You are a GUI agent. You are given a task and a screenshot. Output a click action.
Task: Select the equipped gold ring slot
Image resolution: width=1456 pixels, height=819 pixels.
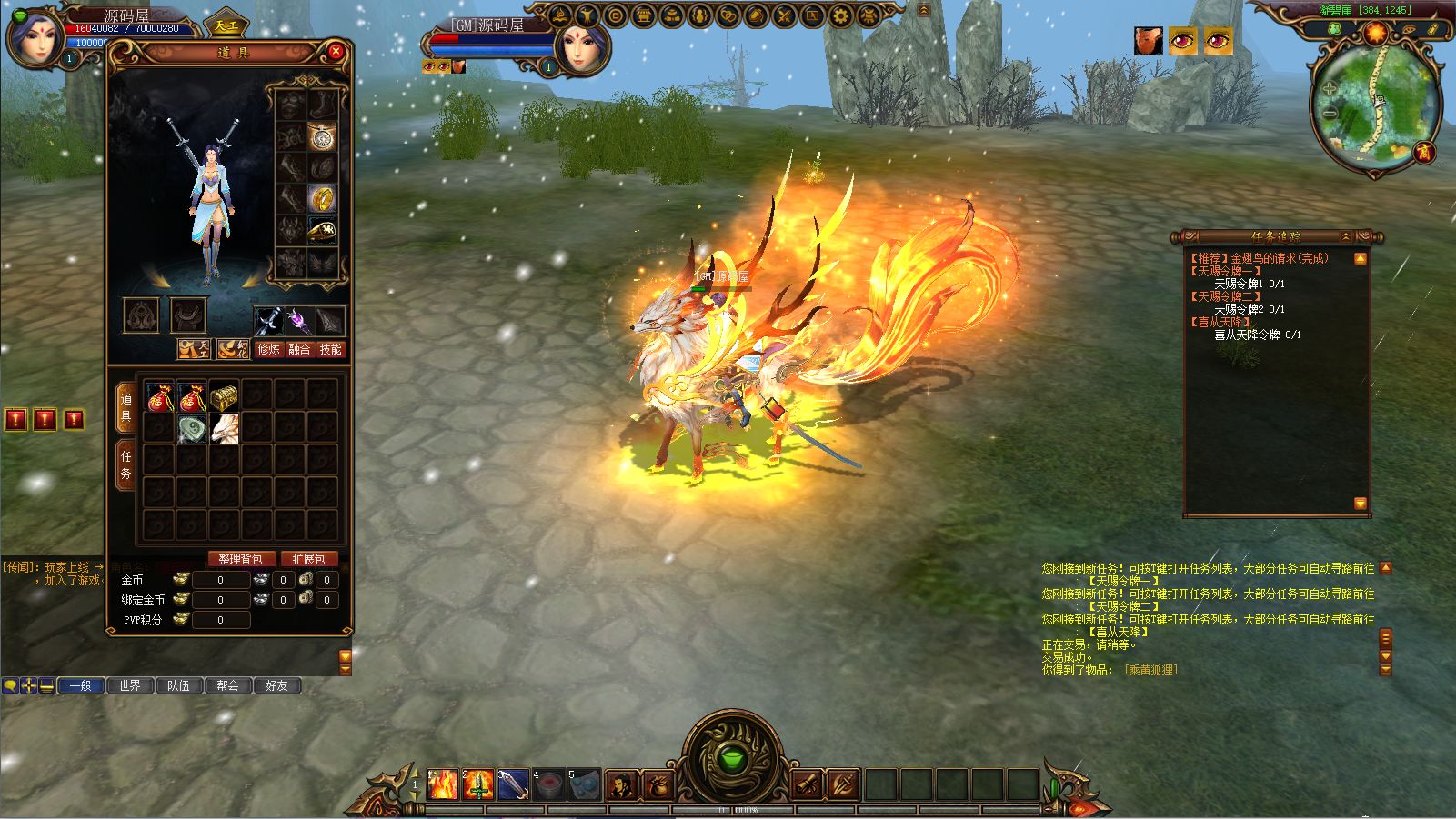pyautogui.click(x=322, y=197)
